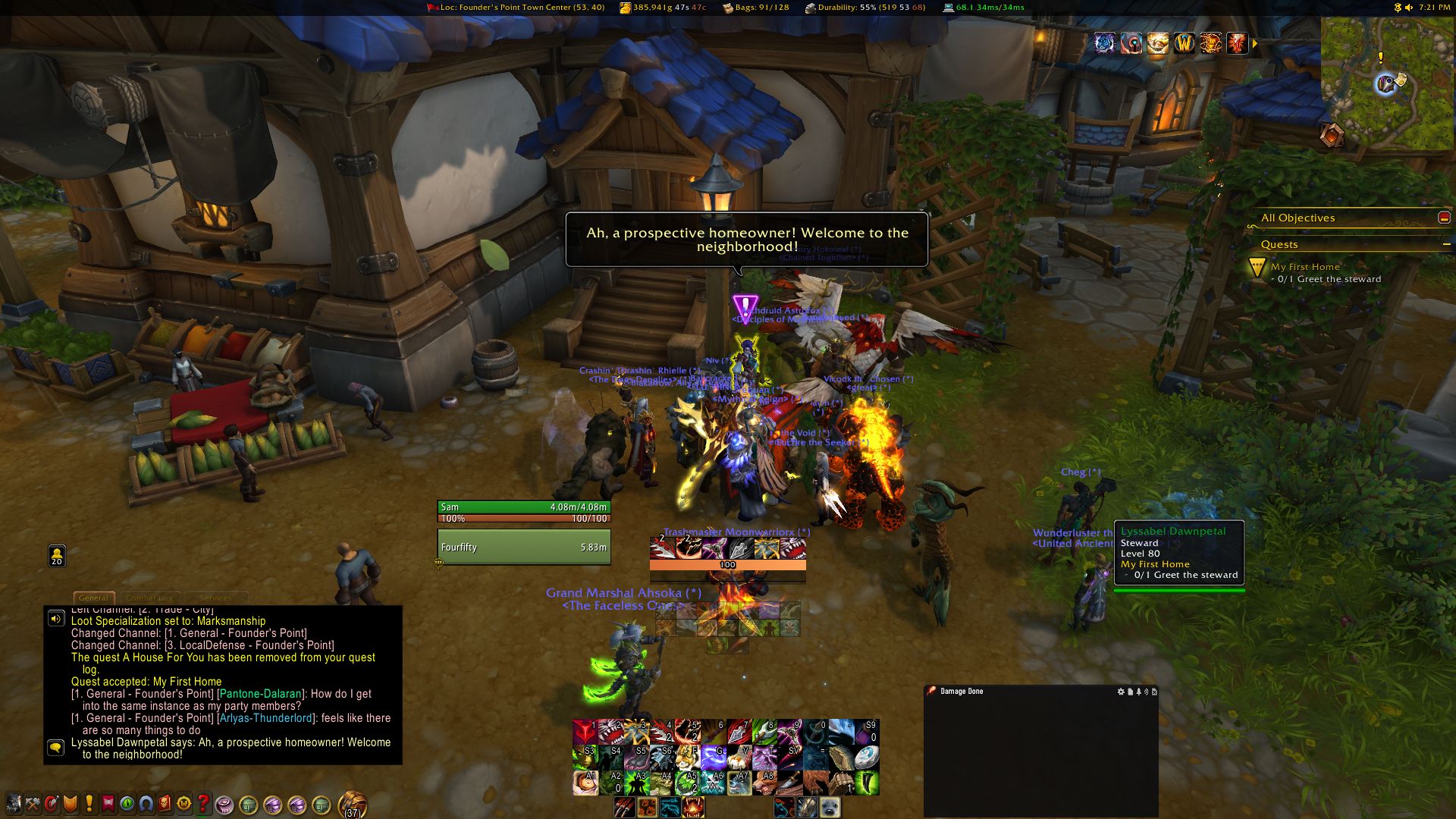Collapse the All Objectives tracker

1444,218
